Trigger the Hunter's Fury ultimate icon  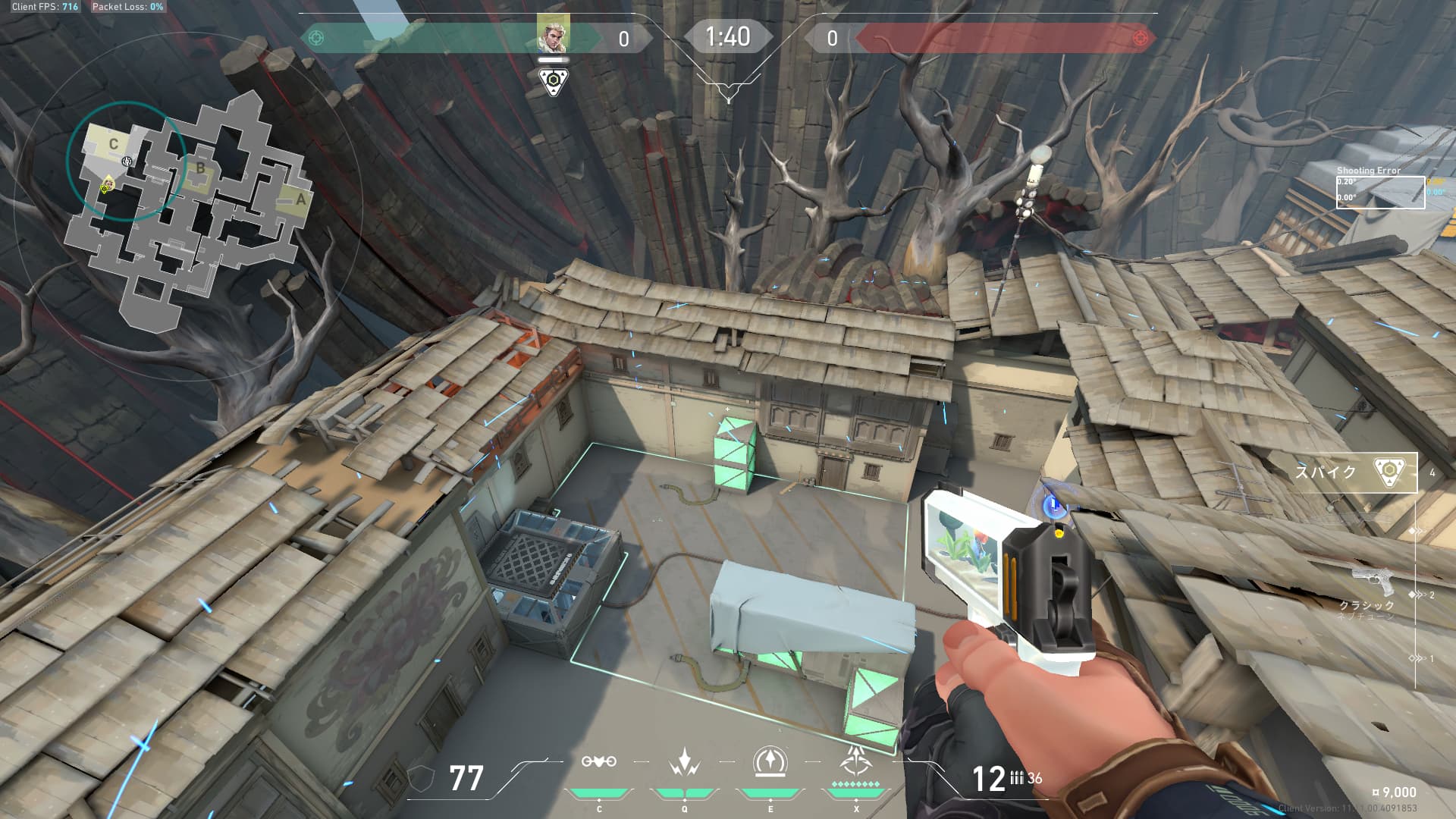pos(855,762)
